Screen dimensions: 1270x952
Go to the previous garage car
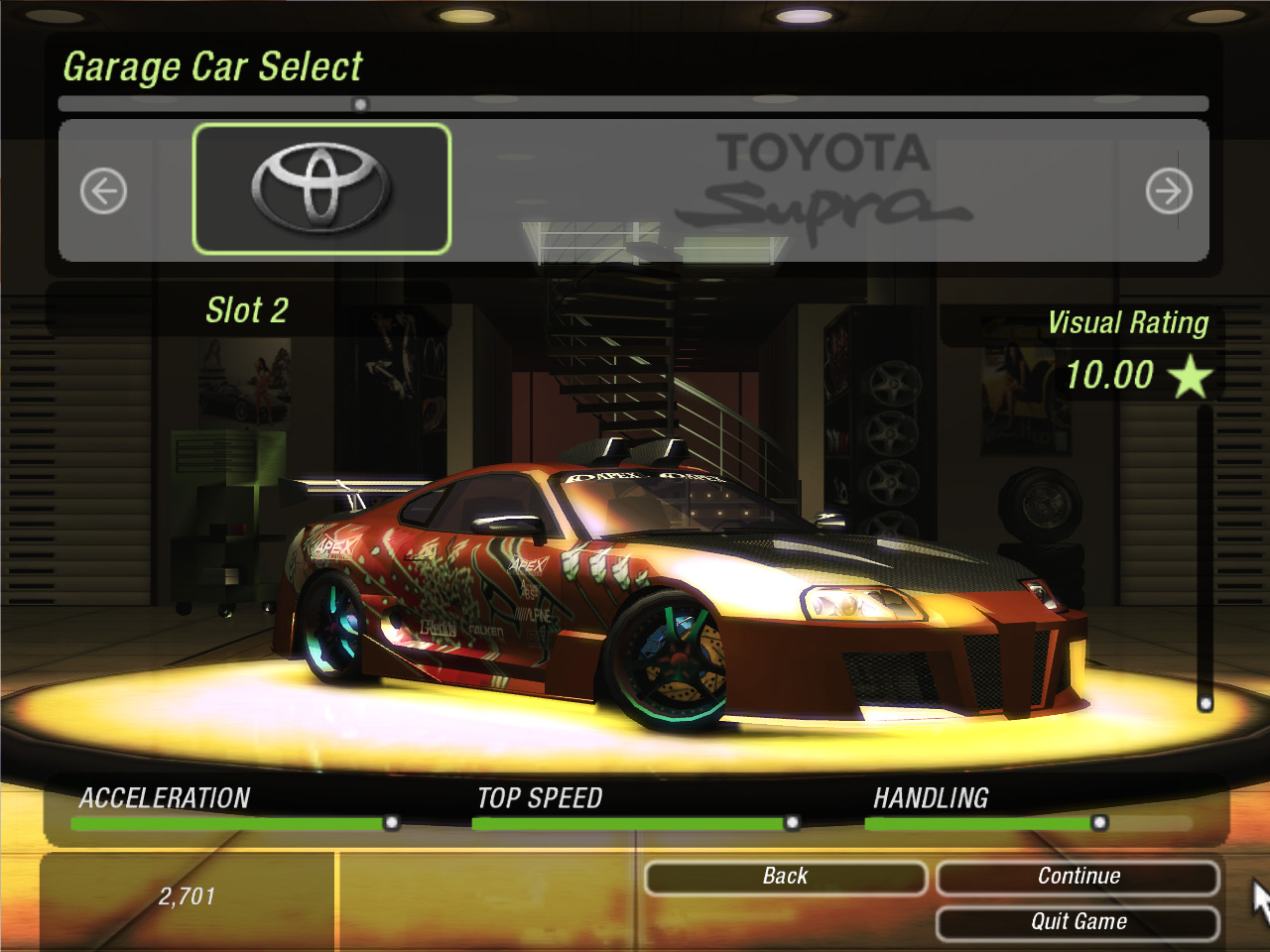[x=103, y=191]
